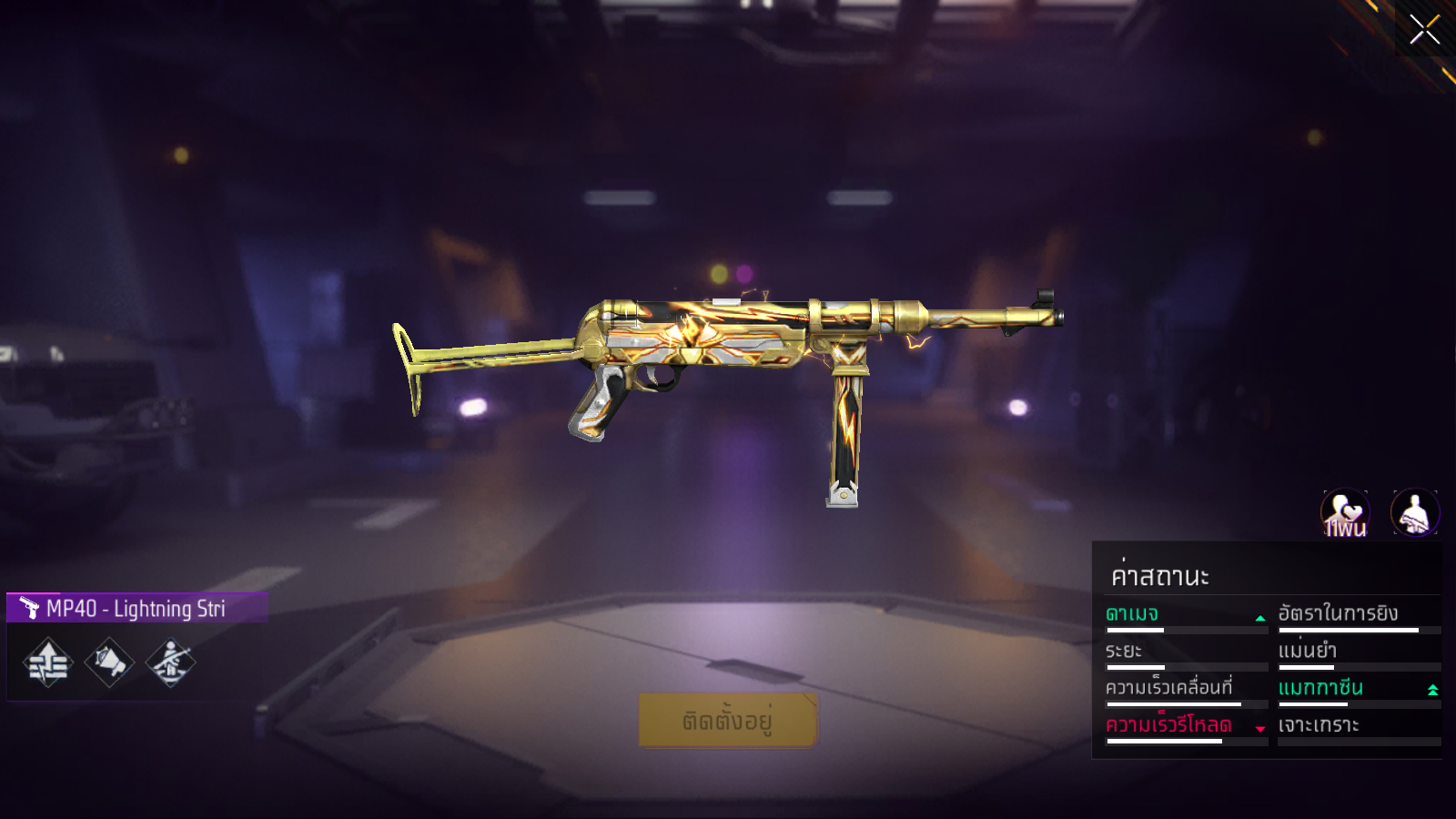Tap the megaphone attribute icon
Viewport: 1456px width, 819px height.
coord(109,662)
